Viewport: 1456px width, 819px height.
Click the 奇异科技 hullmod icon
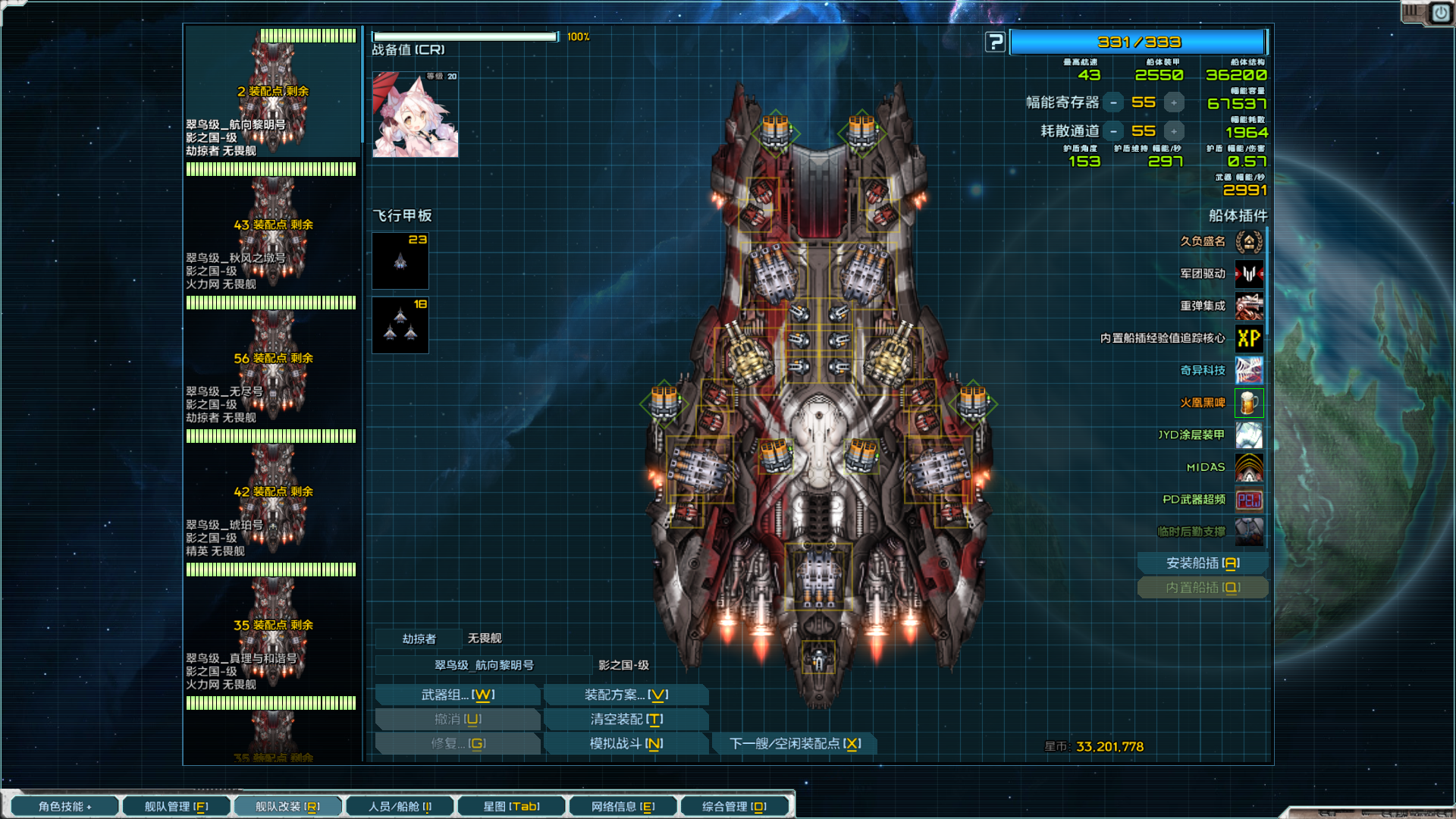coord(1248,371)
